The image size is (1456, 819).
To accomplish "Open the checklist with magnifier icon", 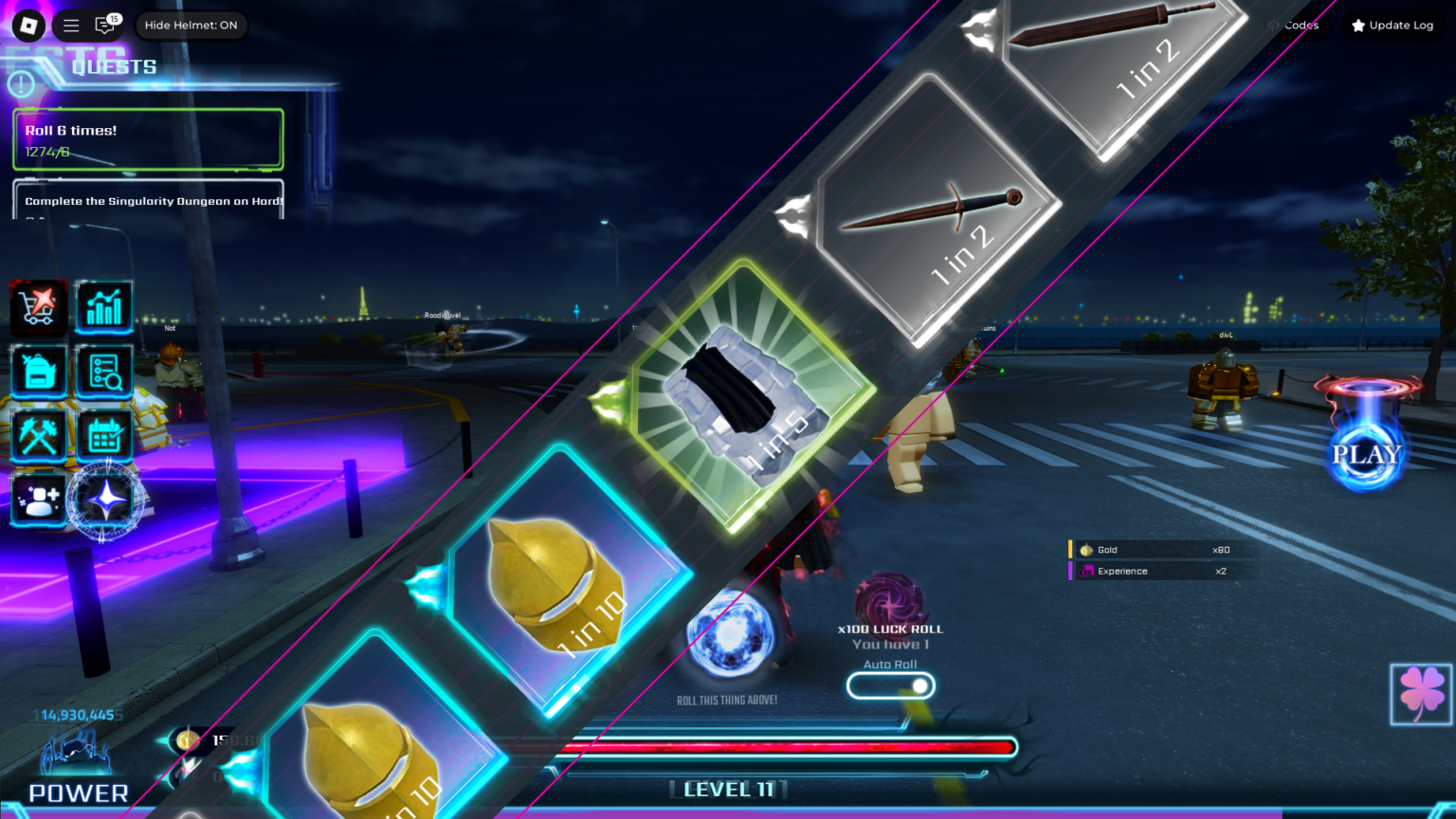I will click(104, 371).
